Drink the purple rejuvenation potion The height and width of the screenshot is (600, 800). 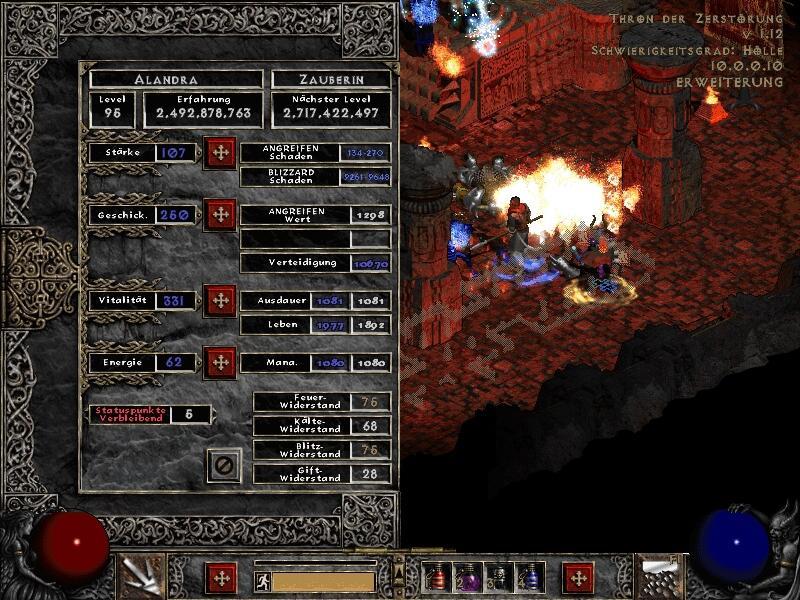click(x=469, y=577)
